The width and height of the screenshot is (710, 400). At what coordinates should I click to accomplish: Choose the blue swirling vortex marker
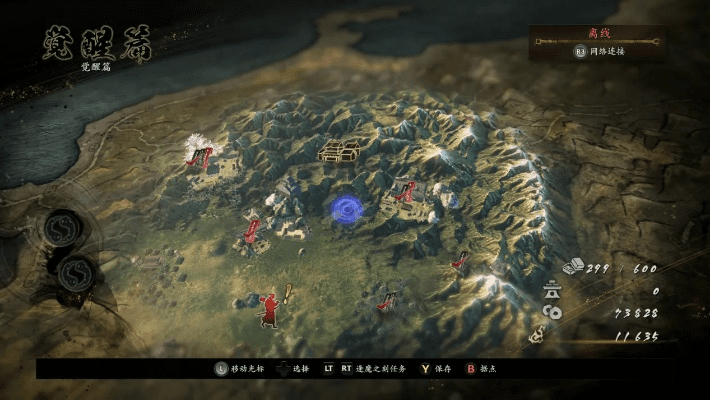pyautogui.click(x=346, y=207)
